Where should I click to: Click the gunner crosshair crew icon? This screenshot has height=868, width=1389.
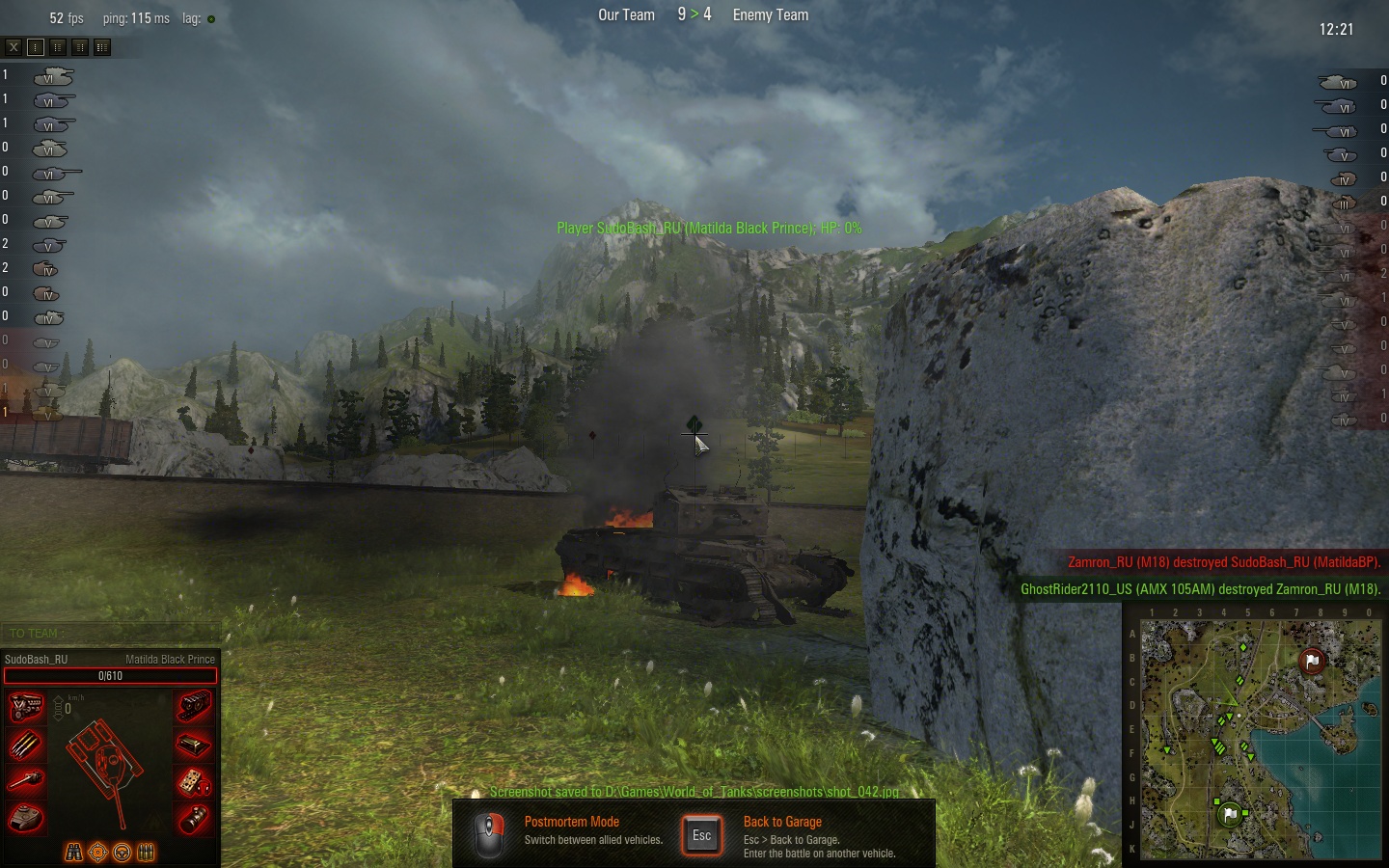pyautogui.click(x=97, y=853)
